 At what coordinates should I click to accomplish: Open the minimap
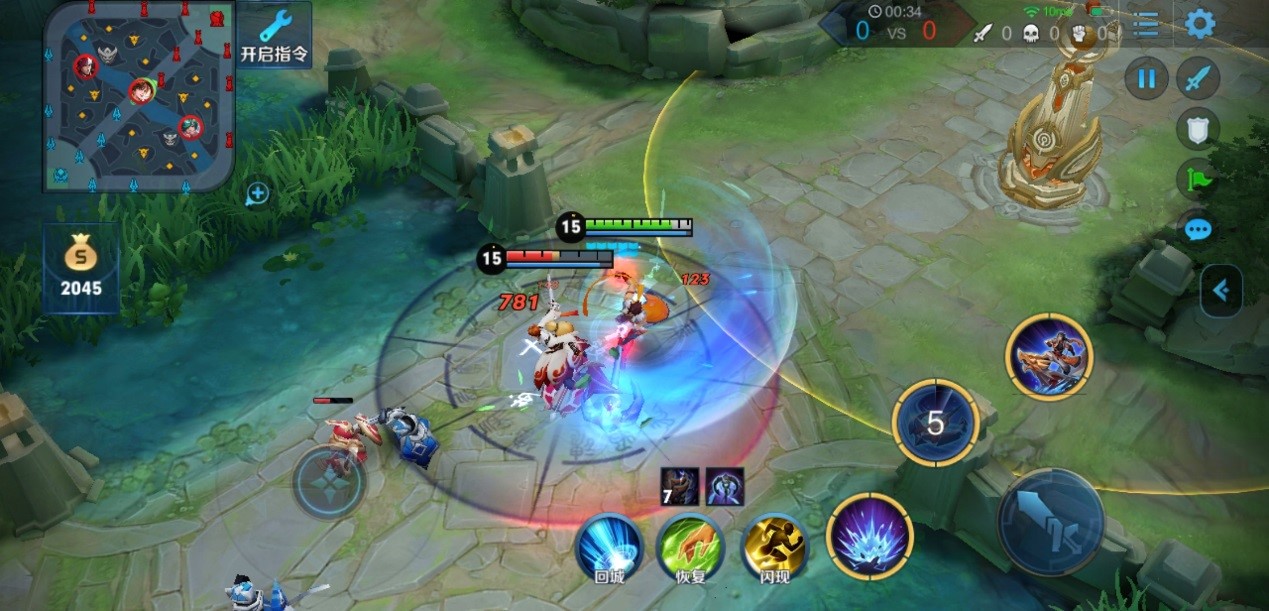tap(139, 95)
